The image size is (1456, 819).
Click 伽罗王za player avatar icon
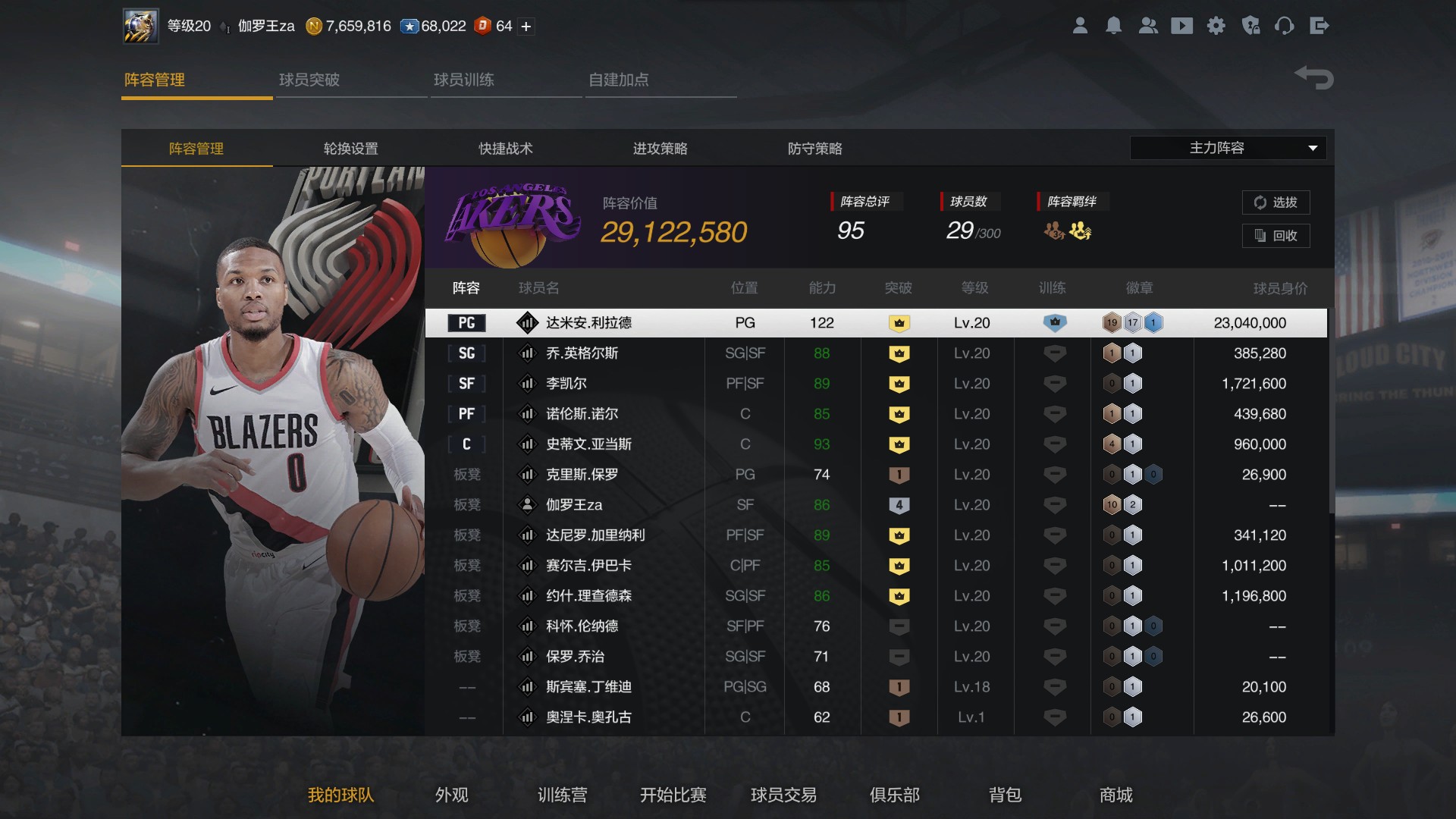point(527,504)
